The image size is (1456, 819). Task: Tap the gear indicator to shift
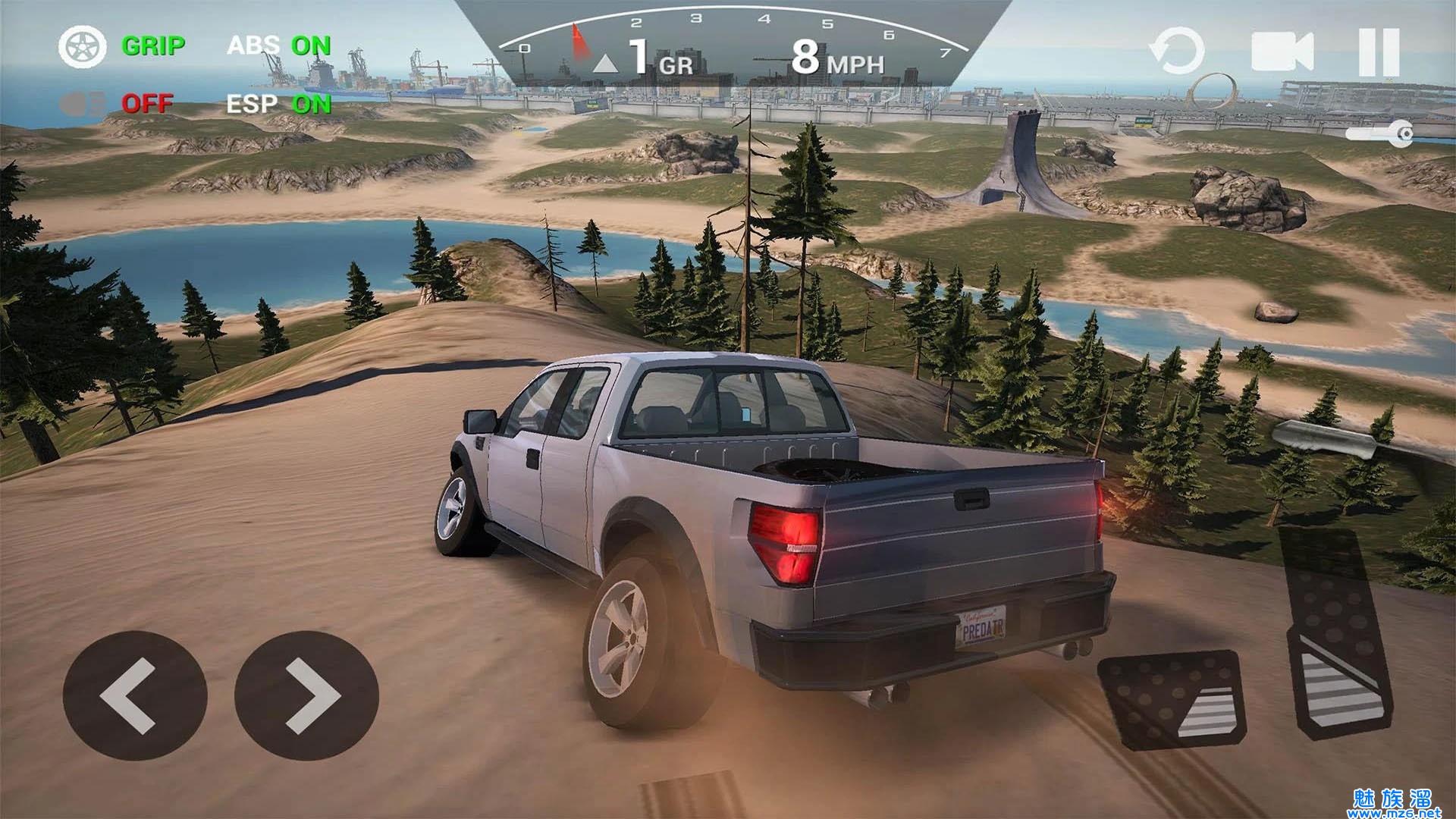(645, 59)
